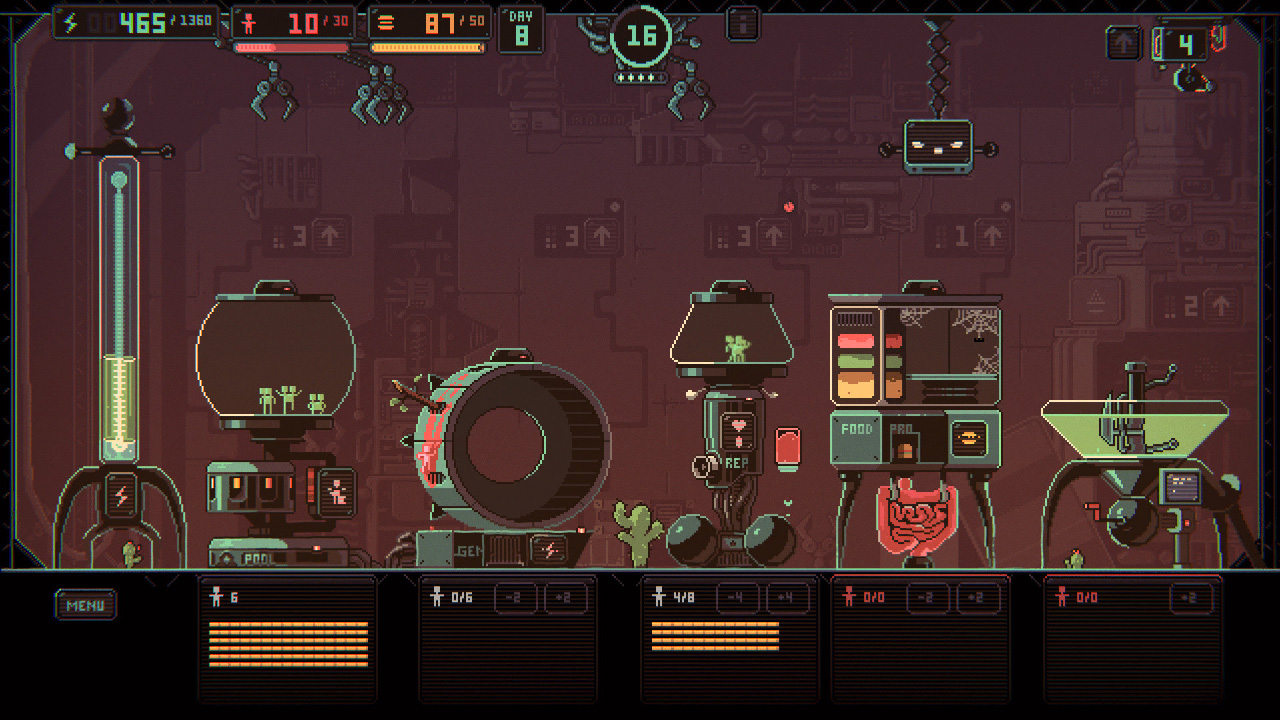Open the MENU button at the bottom left
Screen dimensions: 1280x720
85,604
